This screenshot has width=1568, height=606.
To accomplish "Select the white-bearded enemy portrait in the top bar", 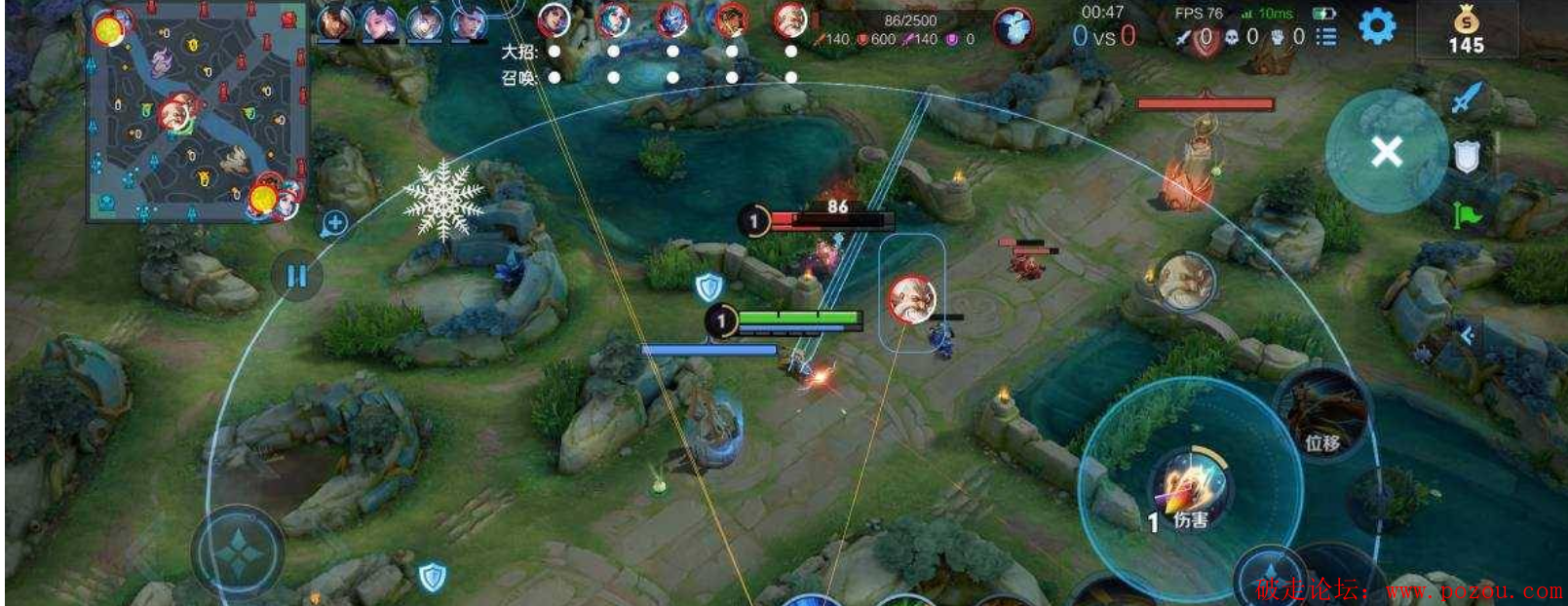I will click(x=790, y=20).
